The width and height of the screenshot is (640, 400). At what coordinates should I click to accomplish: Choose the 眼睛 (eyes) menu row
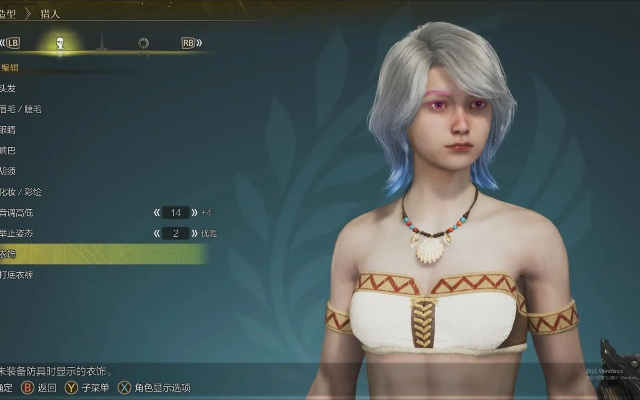coord(8,129)
